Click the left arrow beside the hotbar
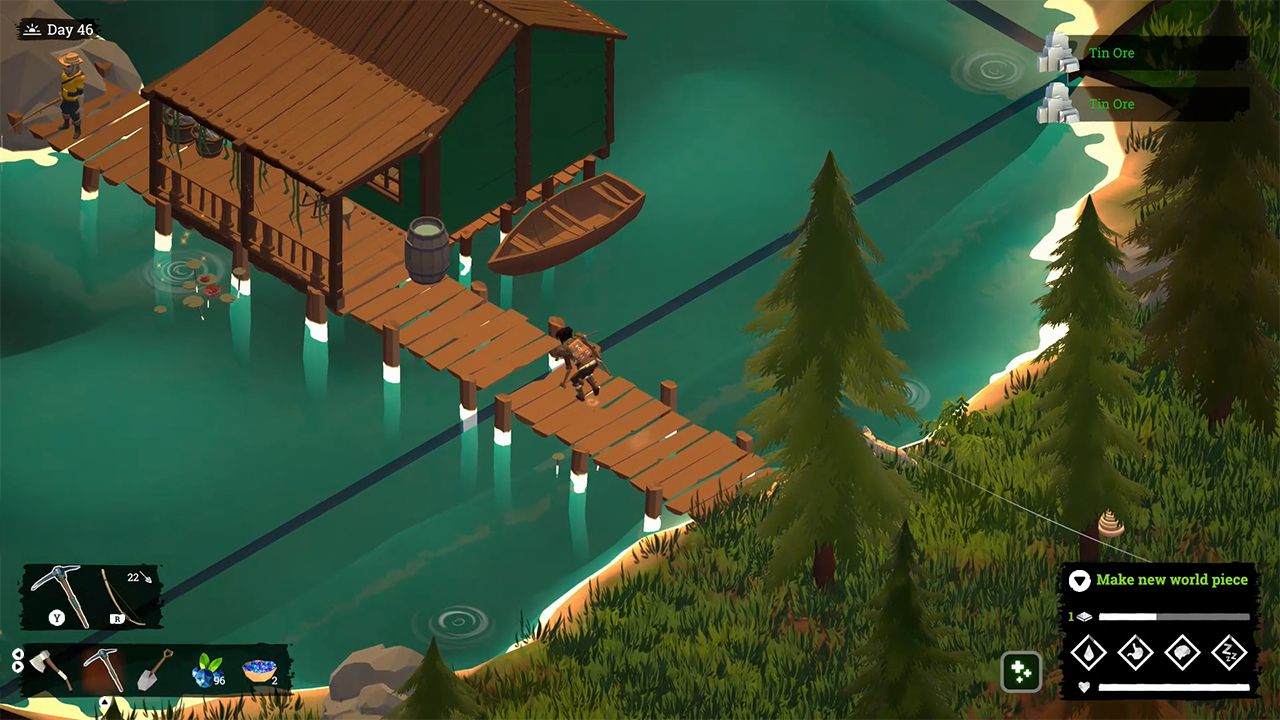1280x720 pixels. tap(19, 654)
